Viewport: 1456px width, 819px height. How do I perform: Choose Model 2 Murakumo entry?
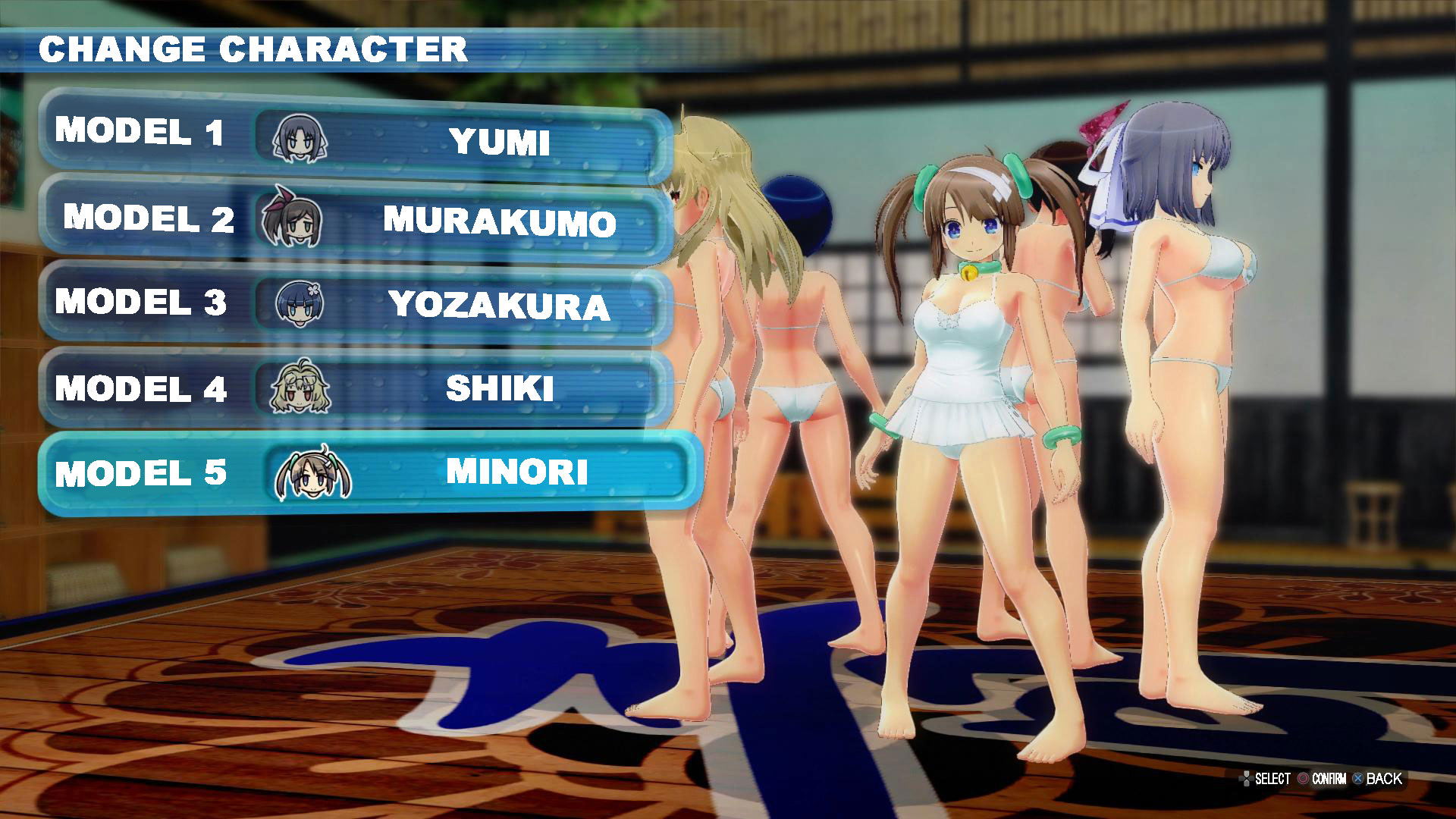[x=355, y=220]
